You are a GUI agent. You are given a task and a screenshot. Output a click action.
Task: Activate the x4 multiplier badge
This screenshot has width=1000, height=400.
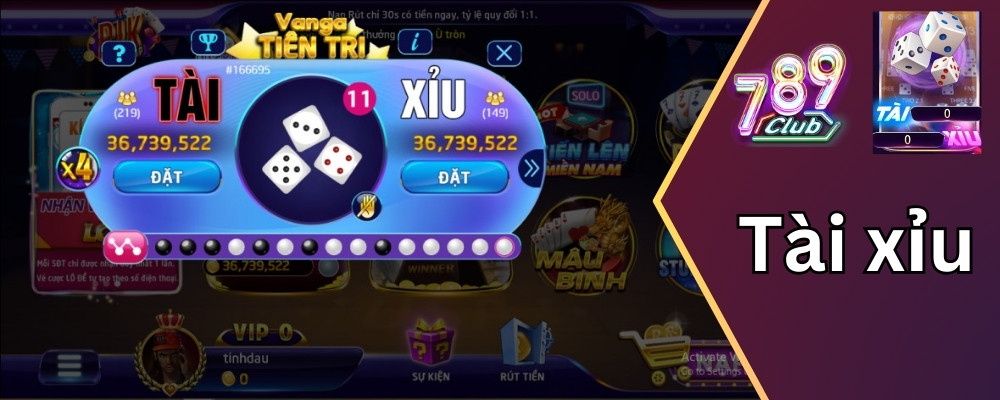click(x=77, y=169)
